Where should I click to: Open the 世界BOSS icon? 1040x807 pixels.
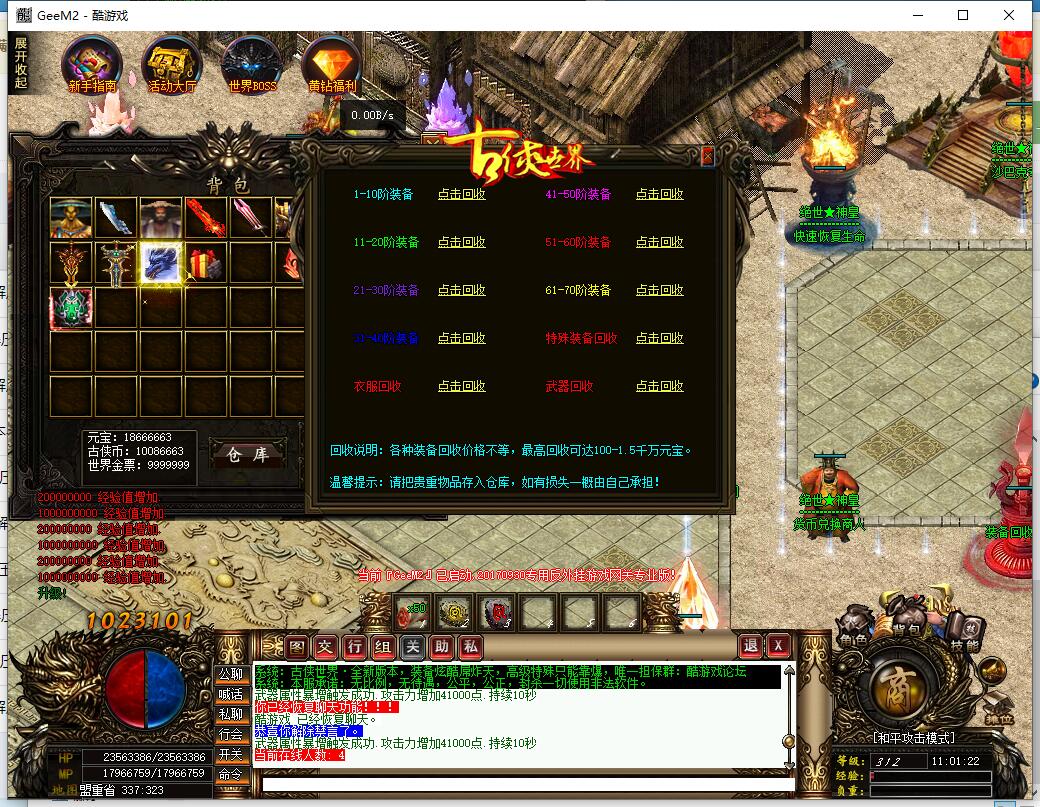point(250,62)
